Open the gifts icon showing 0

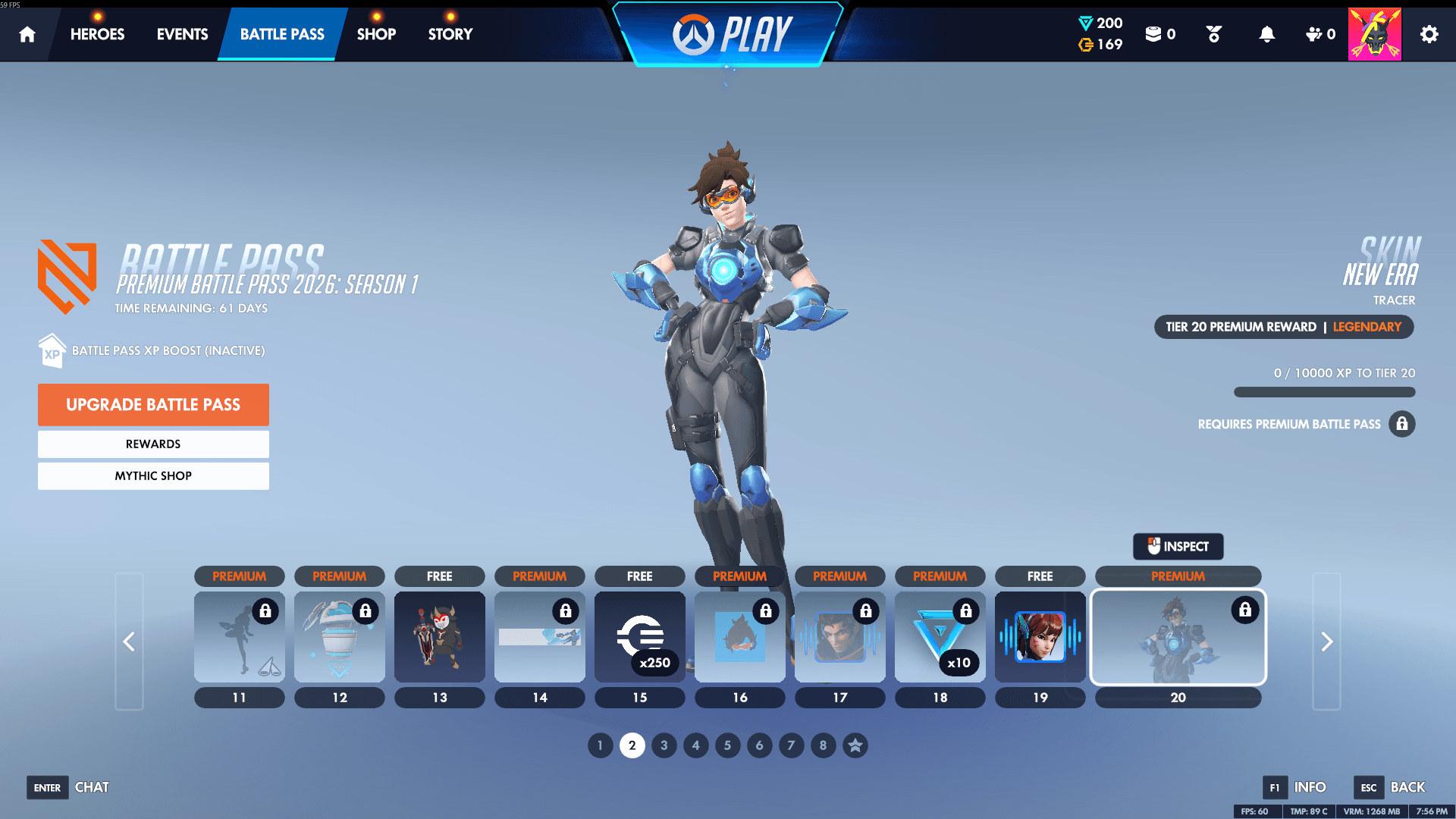coord(1315,34)
